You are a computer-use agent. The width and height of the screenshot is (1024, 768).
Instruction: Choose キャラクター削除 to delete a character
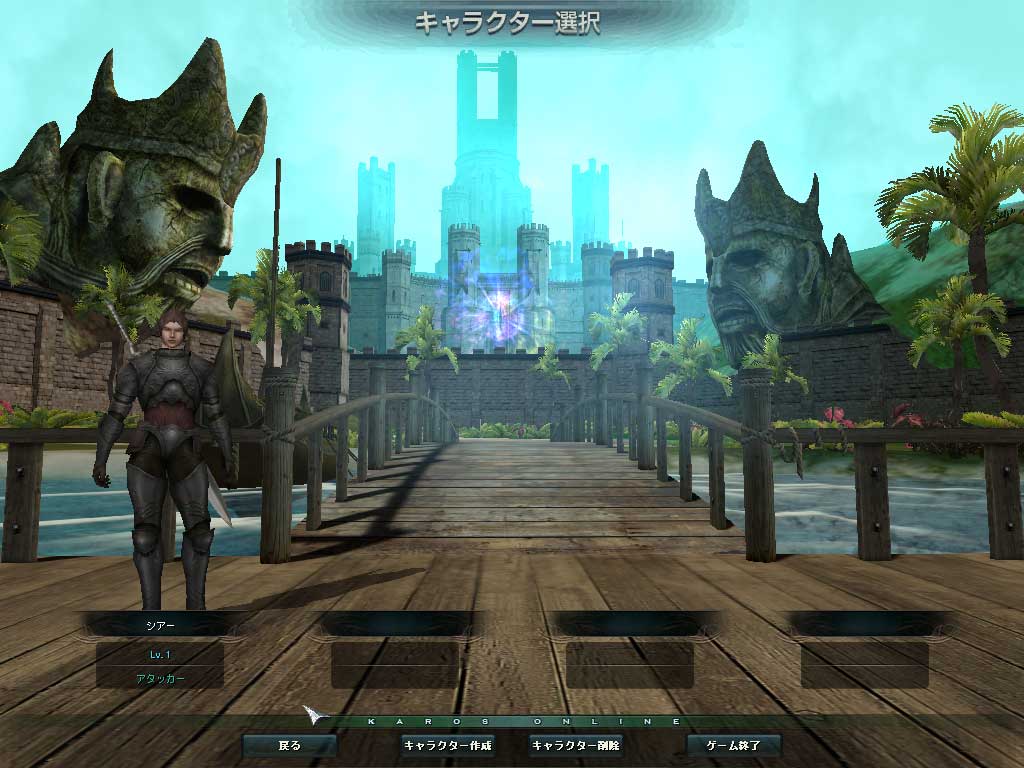(575, 745)
